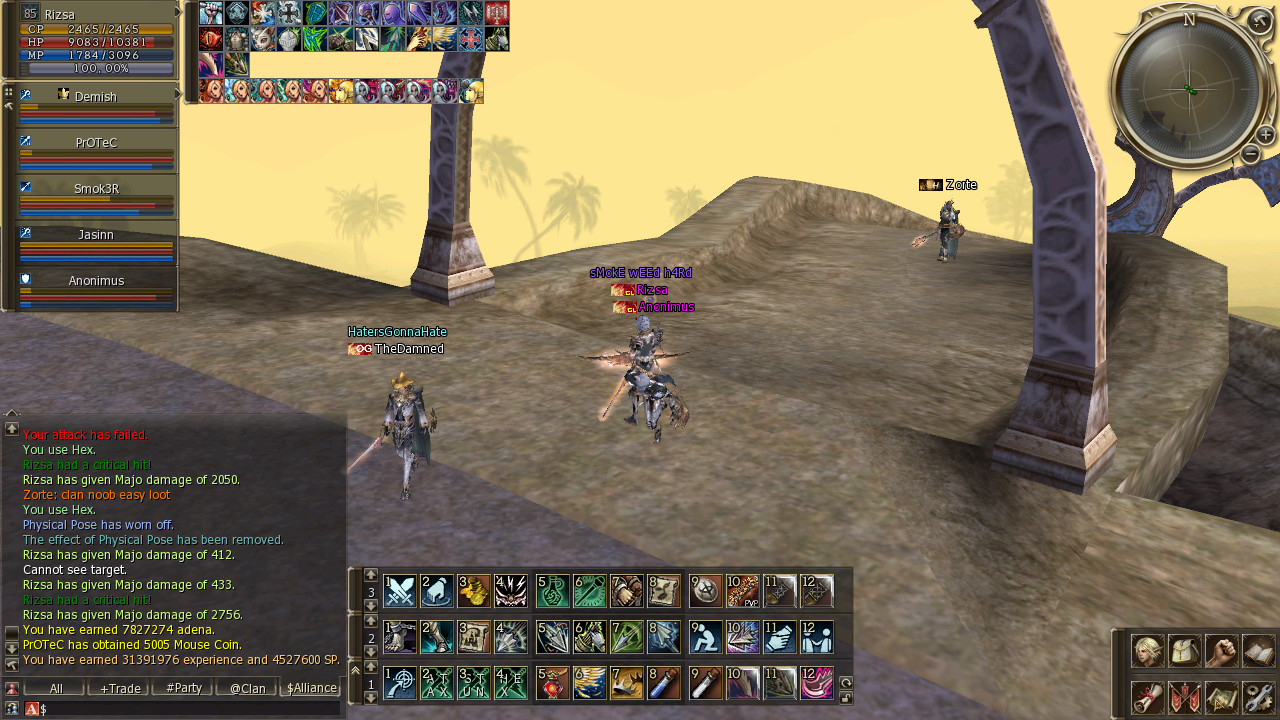Open the map scroll icon
1280x720 pixels.
pos(1221,696)
